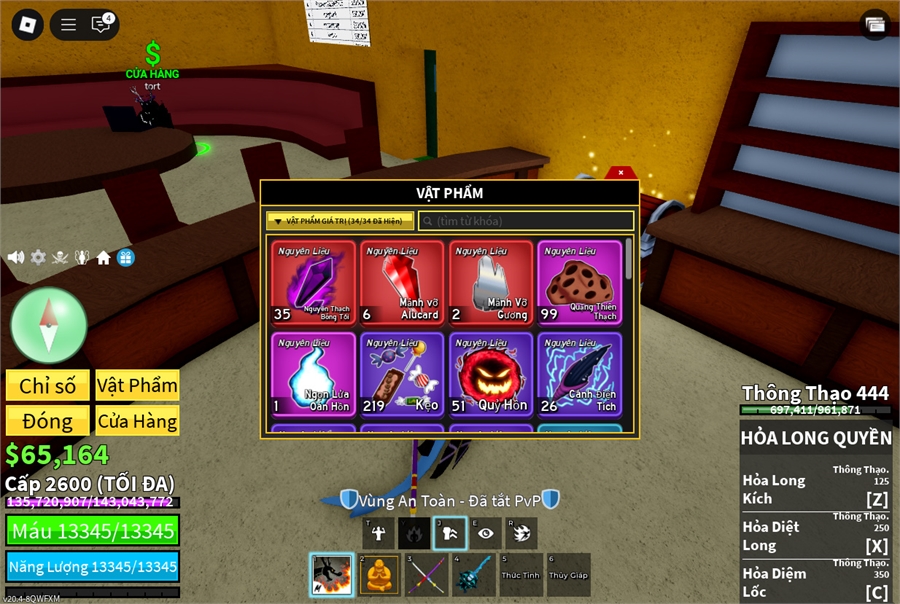Image resolution: width=900 pixels, height=604 pixels.
Task: Focus the item keyword search field
Action: click(x=525, y=220)
